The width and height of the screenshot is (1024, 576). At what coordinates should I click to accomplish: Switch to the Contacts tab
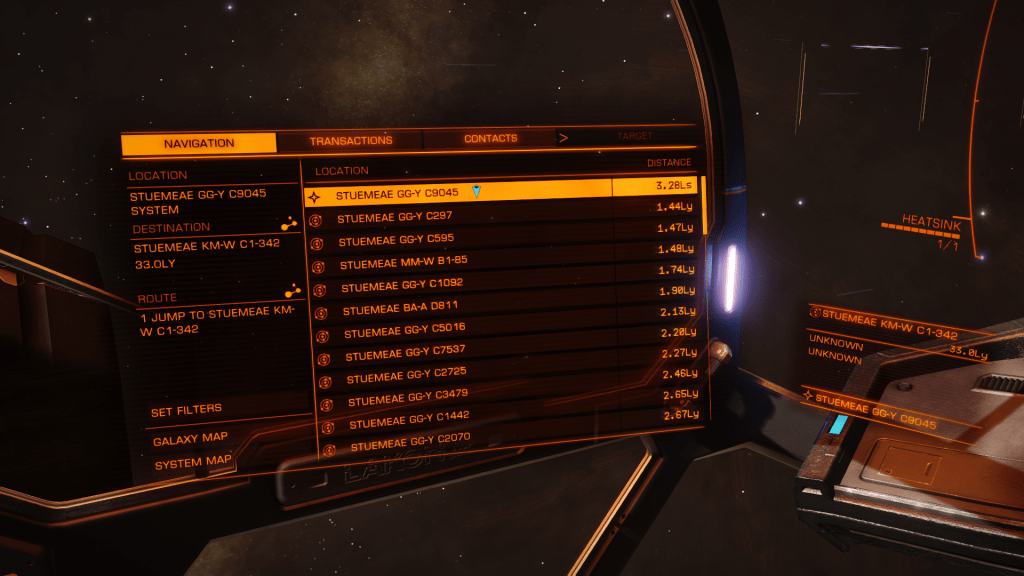click(x=490, y=138)
